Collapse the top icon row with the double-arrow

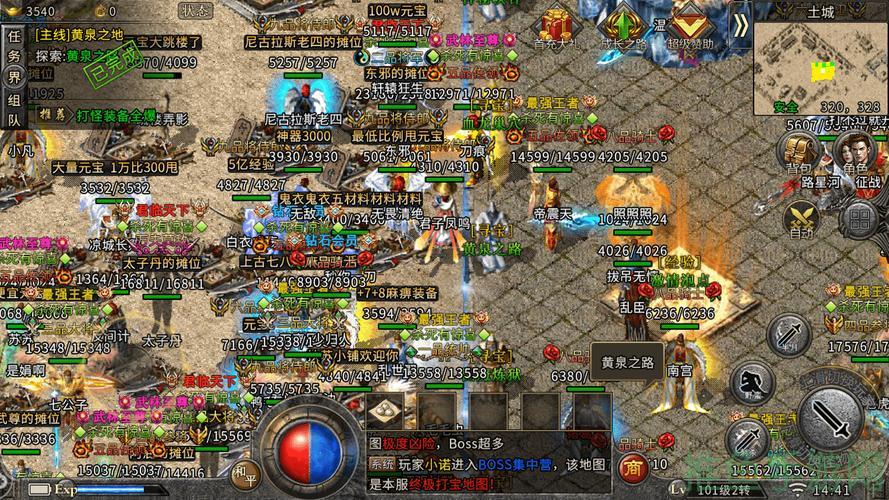coord(740,23)
